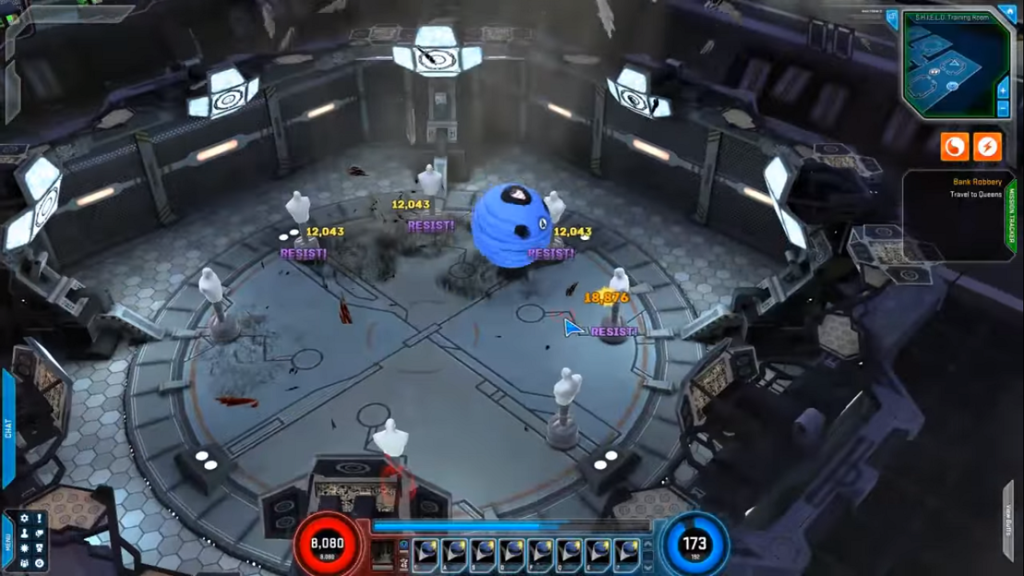Open settings with the gear icon
The height and width of the screenshot is (576, 1024).
pos(24,519)
